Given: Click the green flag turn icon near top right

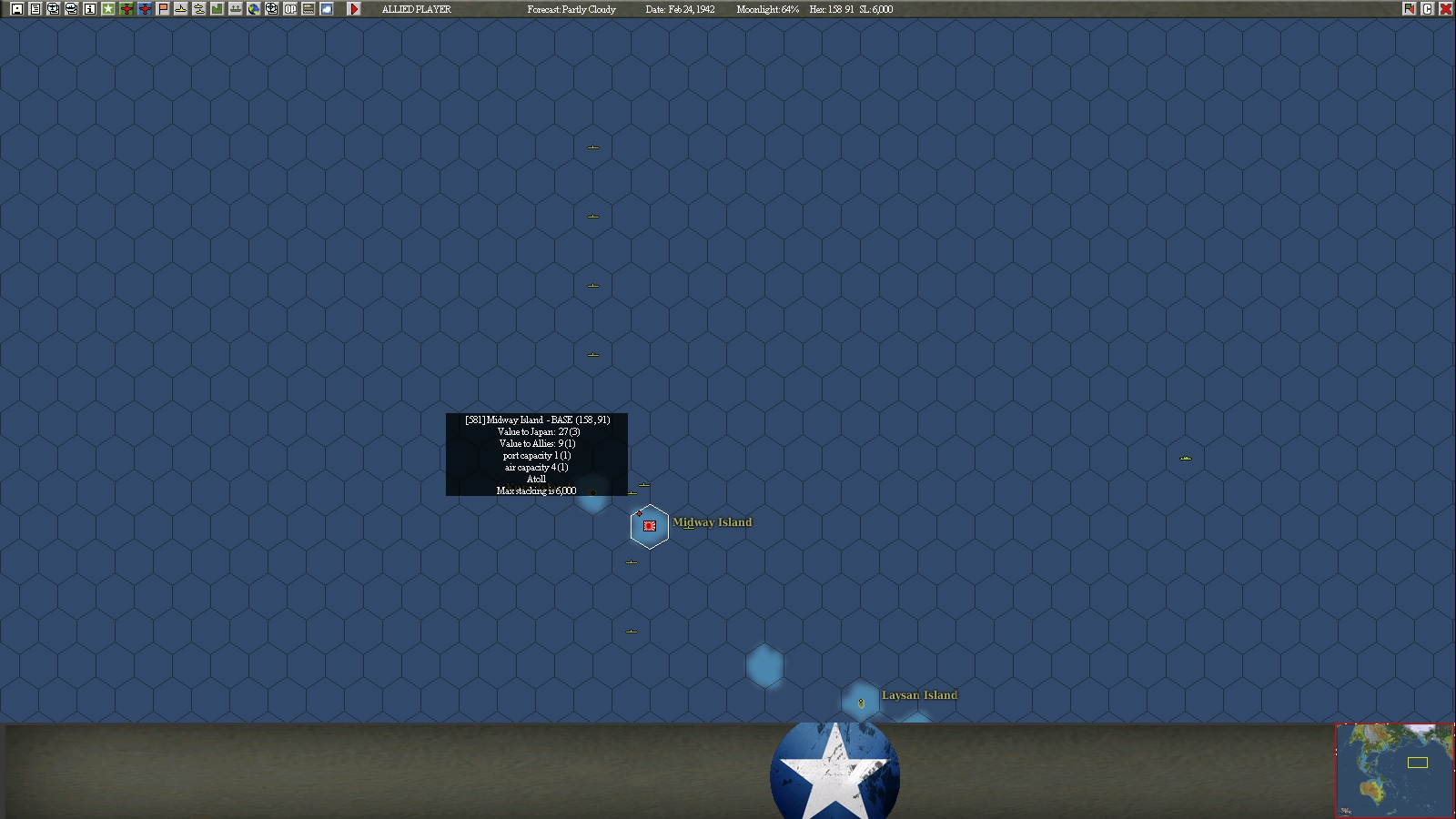Looking at the screenshot, I should pos(1409,9).
